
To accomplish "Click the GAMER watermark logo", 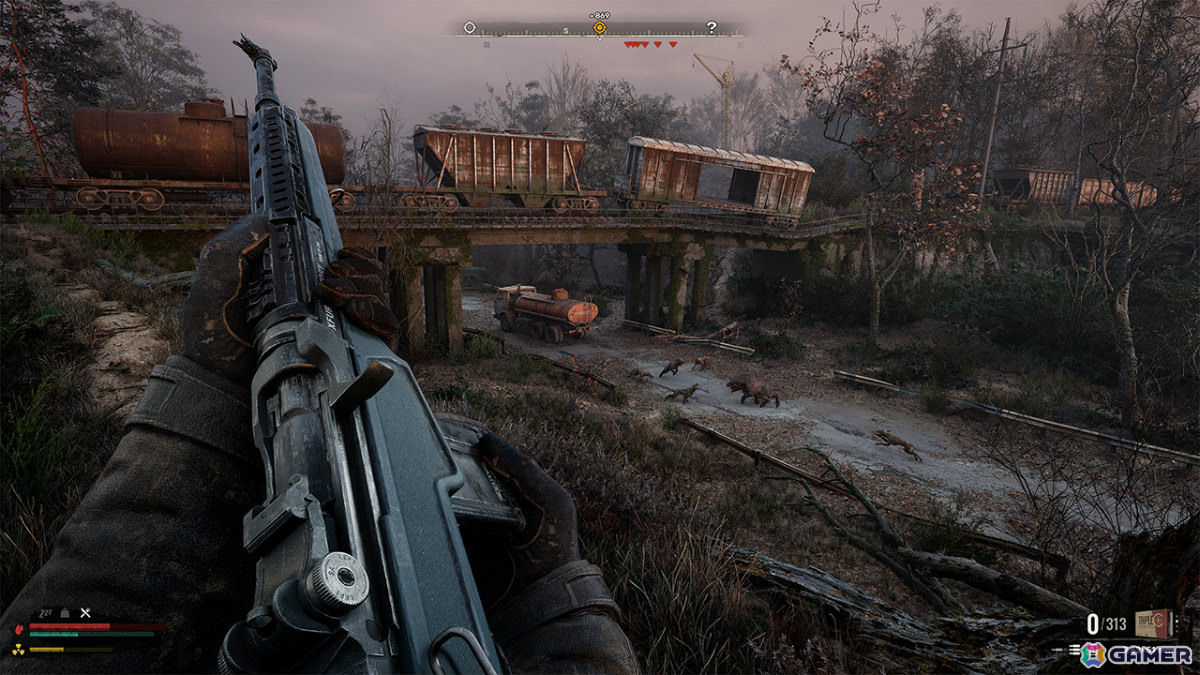I will click(x=1136, y=654).
